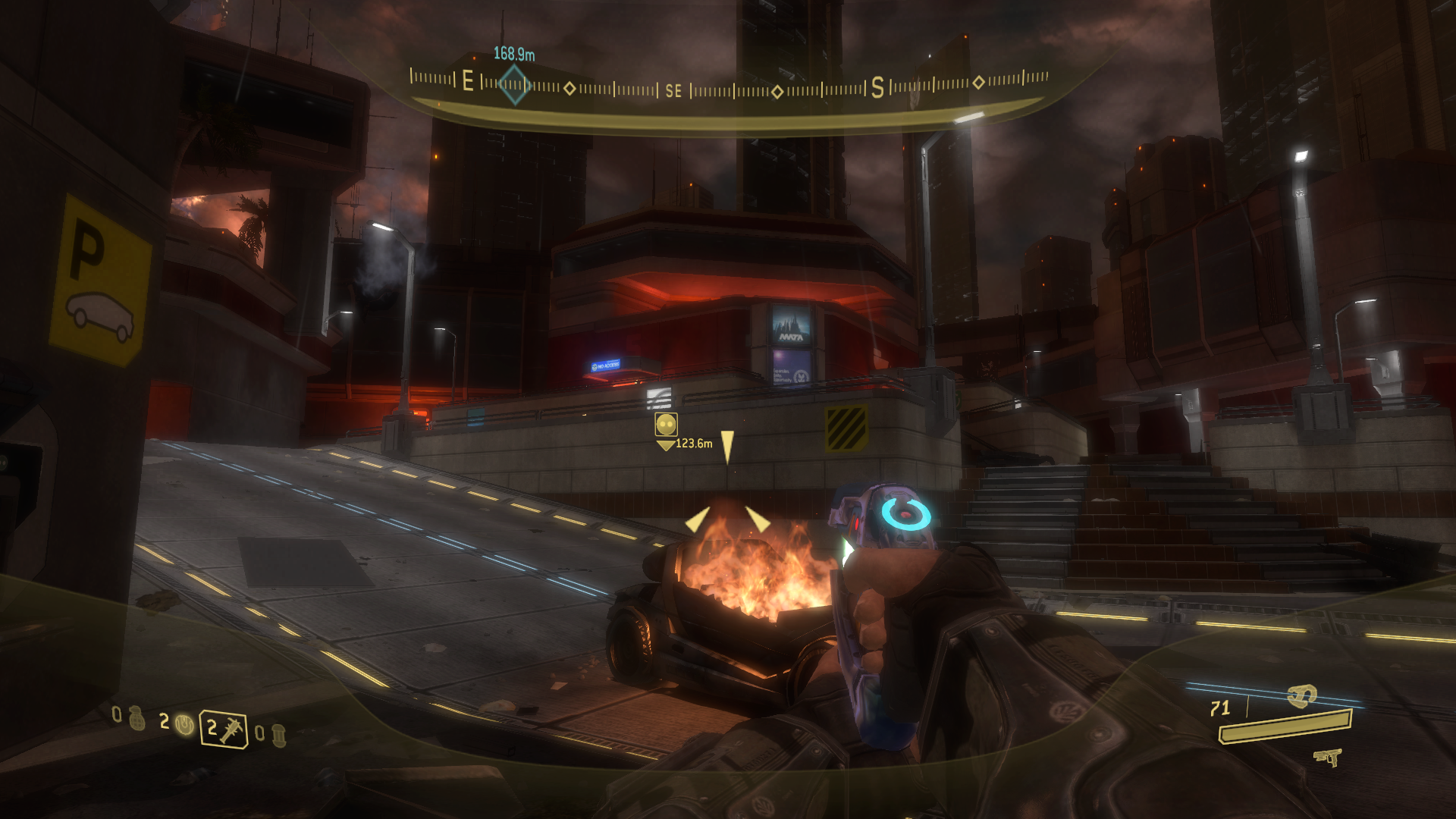Select the yellow objective marker at 123.6m
This screenshot has height=819, width=1456.
[666, 425]
